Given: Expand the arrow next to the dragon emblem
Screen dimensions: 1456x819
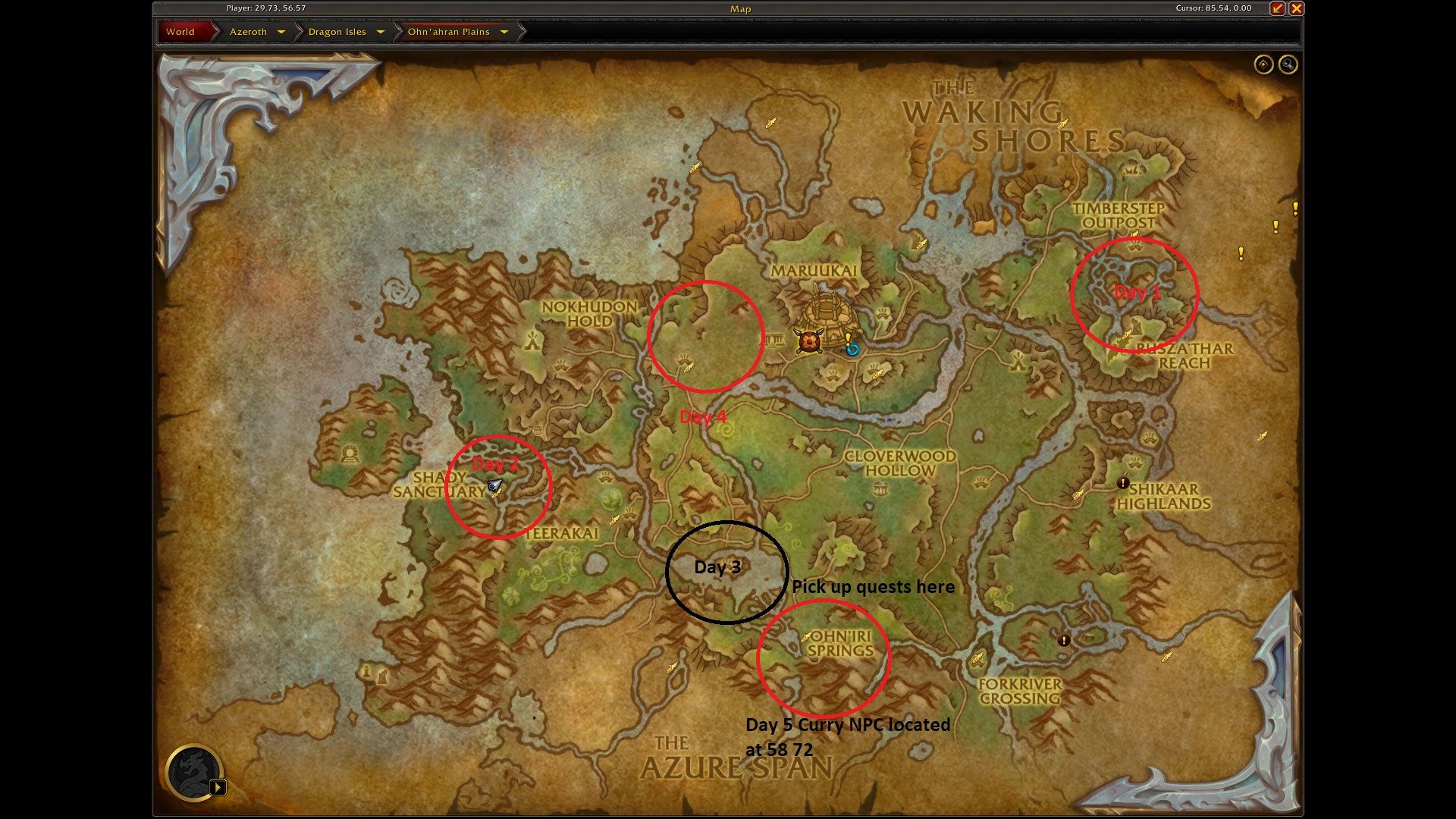Looking at the screenshot, I should 220,787.
